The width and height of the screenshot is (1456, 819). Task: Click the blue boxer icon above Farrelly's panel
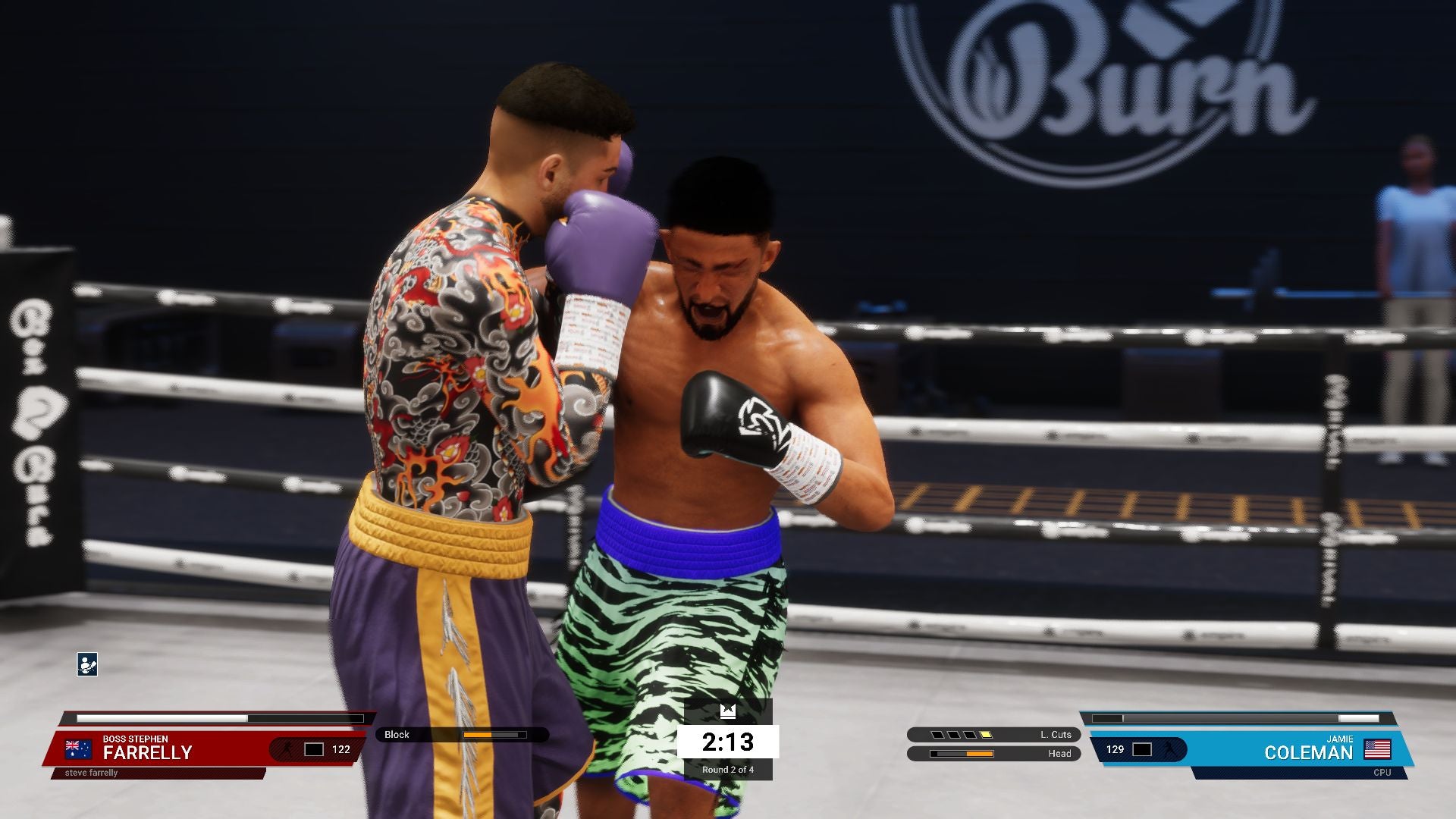tap(87, 664)
